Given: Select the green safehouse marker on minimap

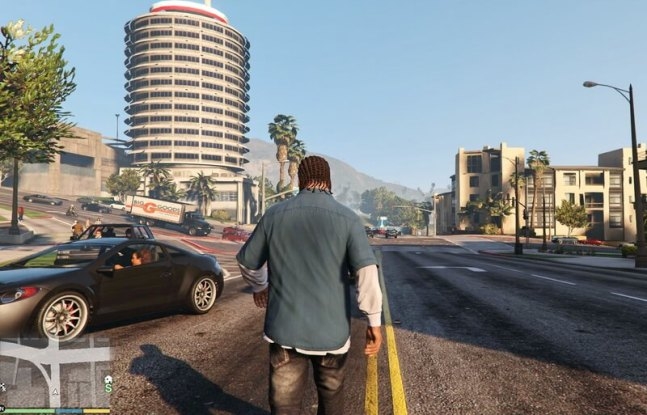Looking at the screenshot, I should [x=108, y=379].
